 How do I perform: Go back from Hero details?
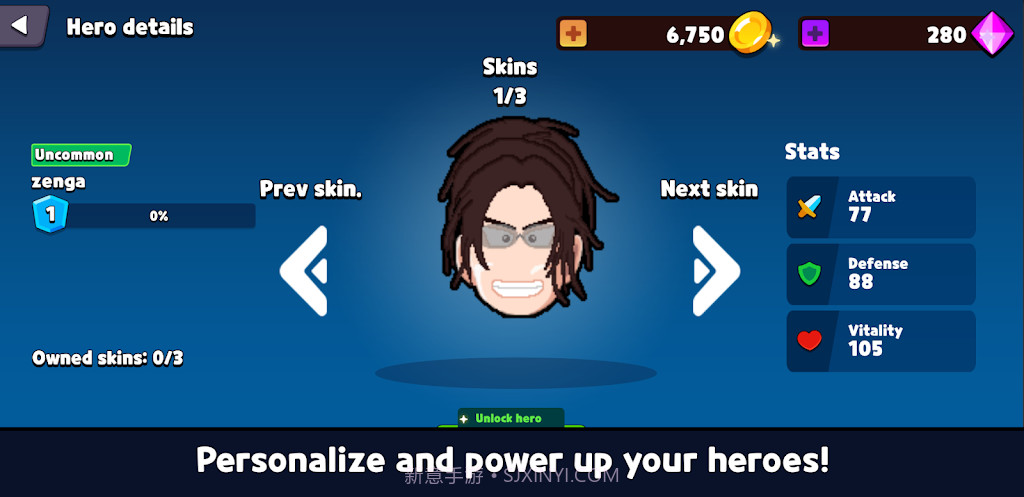point(22,26)
